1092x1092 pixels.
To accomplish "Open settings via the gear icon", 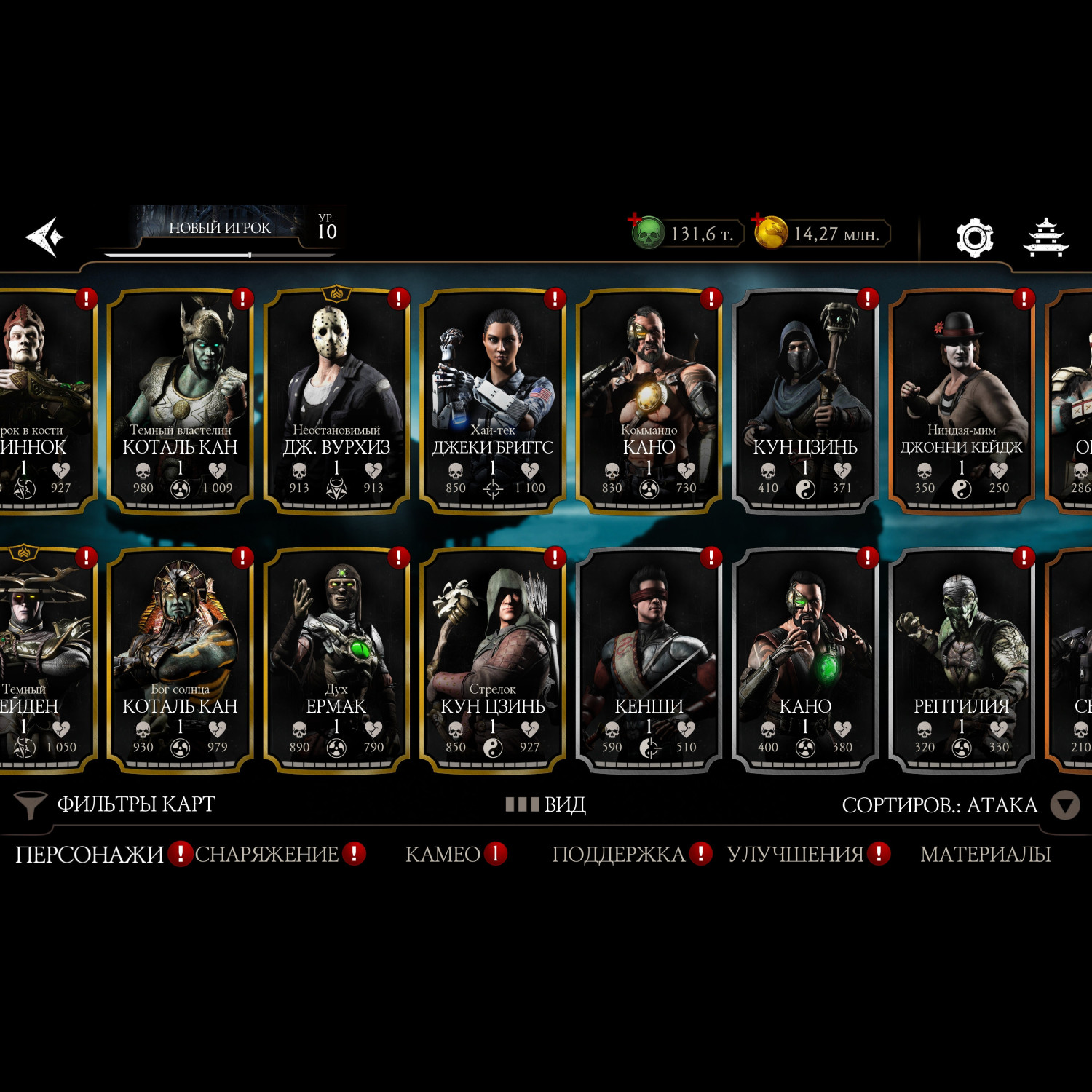I will tap(974, 237).
